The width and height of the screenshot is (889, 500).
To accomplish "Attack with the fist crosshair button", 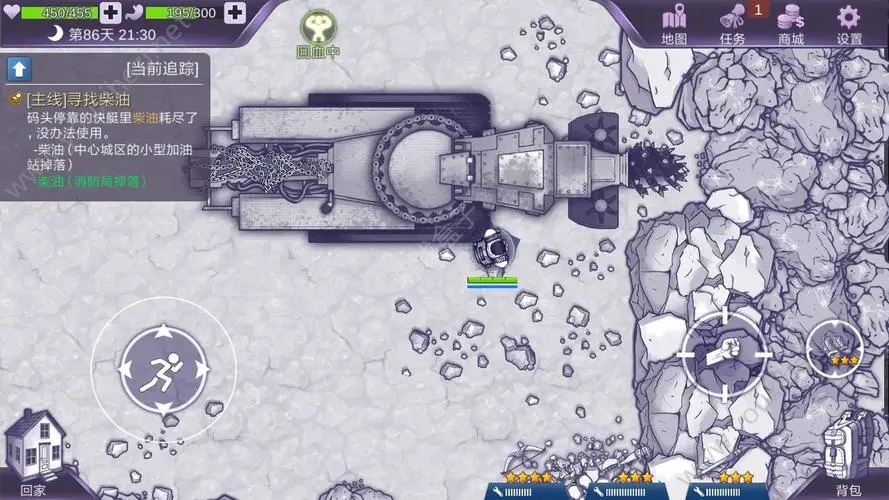I will [724, 353].
